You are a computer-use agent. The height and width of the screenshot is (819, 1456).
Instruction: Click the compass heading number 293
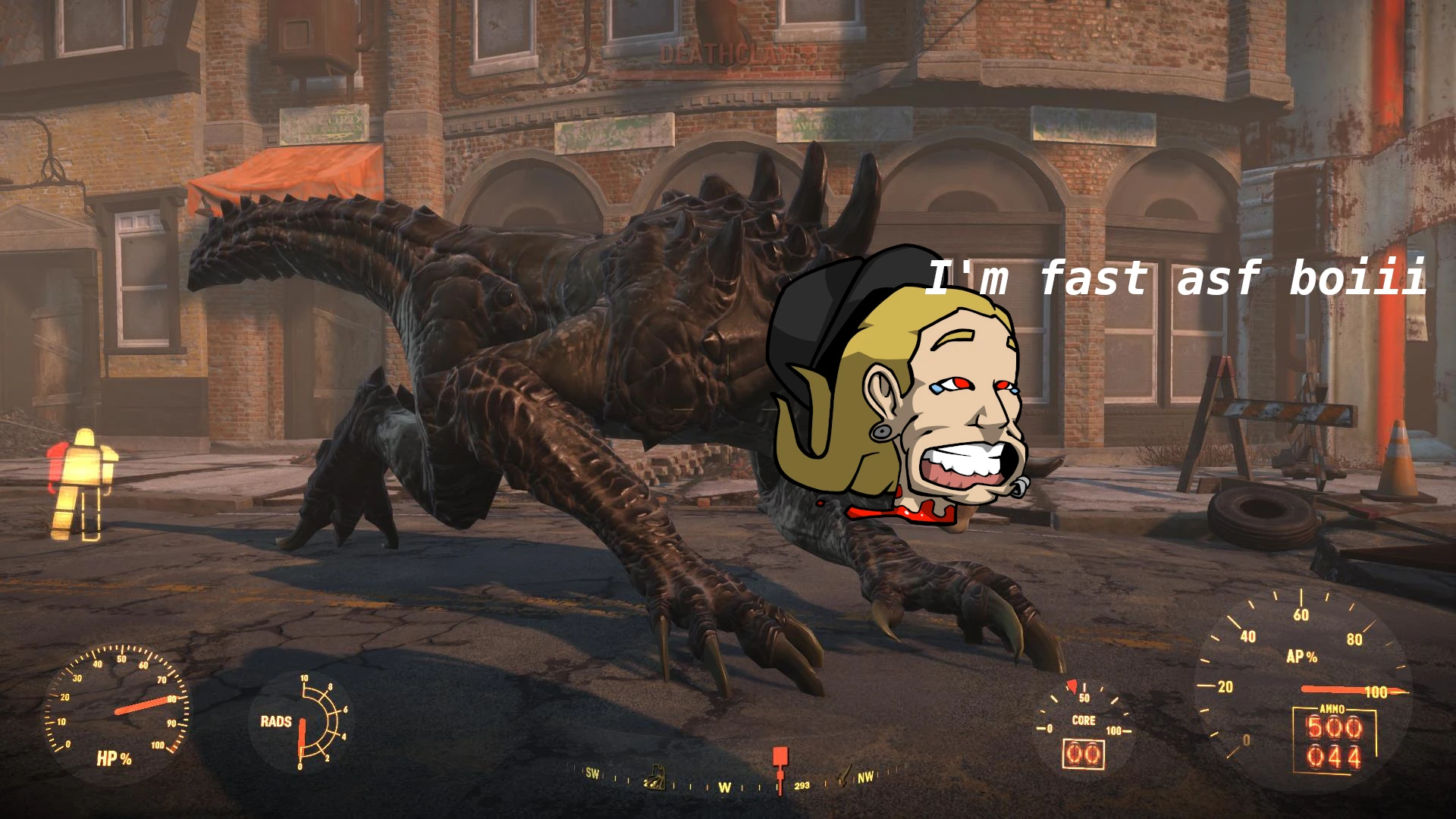click(802, 786)
